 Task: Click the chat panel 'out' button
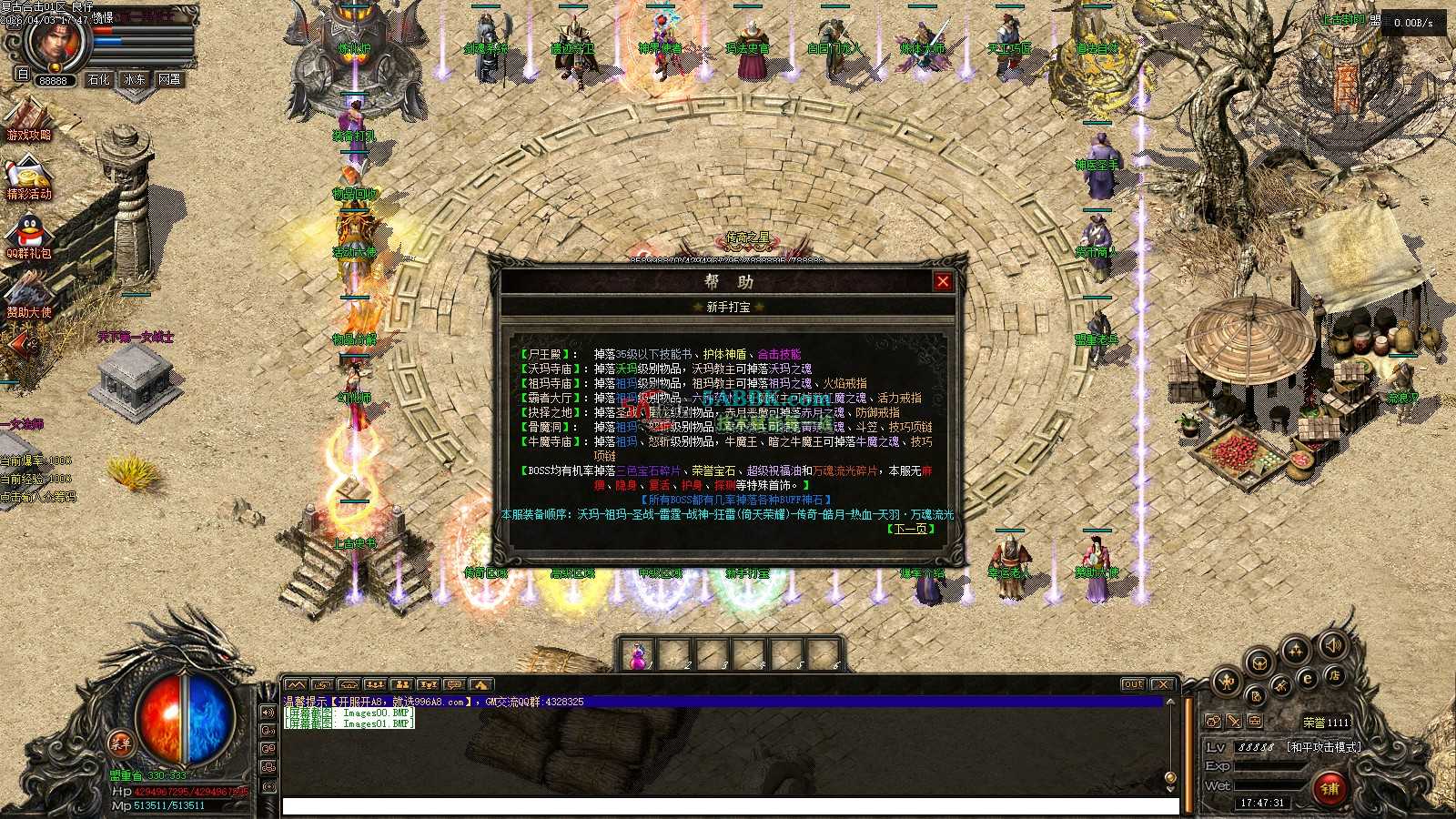(1133, 684)
